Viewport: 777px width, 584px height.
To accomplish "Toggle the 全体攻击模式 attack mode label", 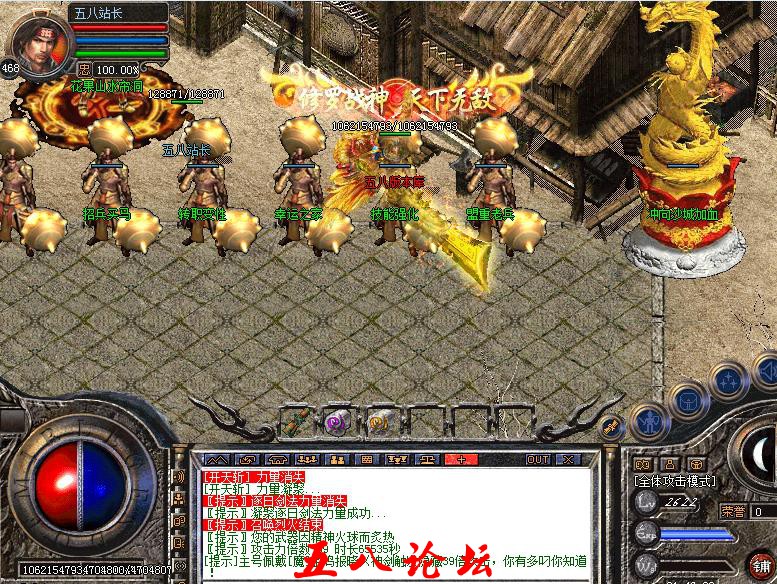I will pos(674,480).
